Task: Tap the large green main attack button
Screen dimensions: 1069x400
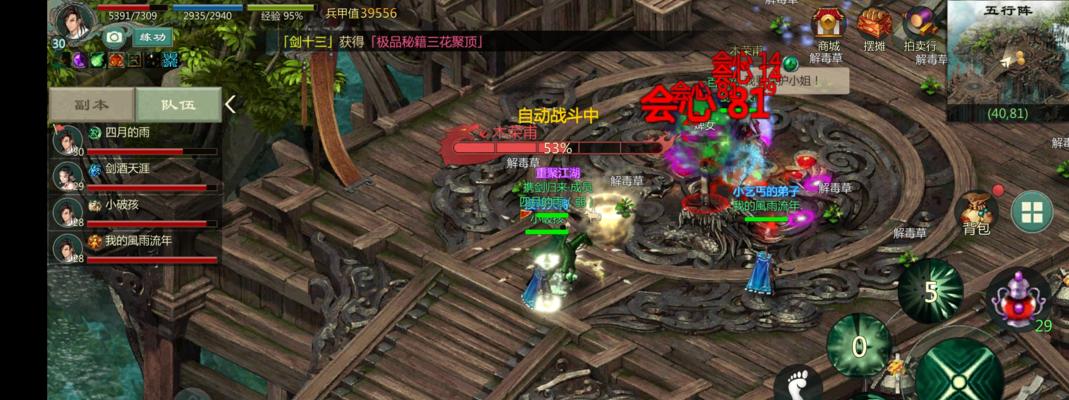Action: point(958,375)
